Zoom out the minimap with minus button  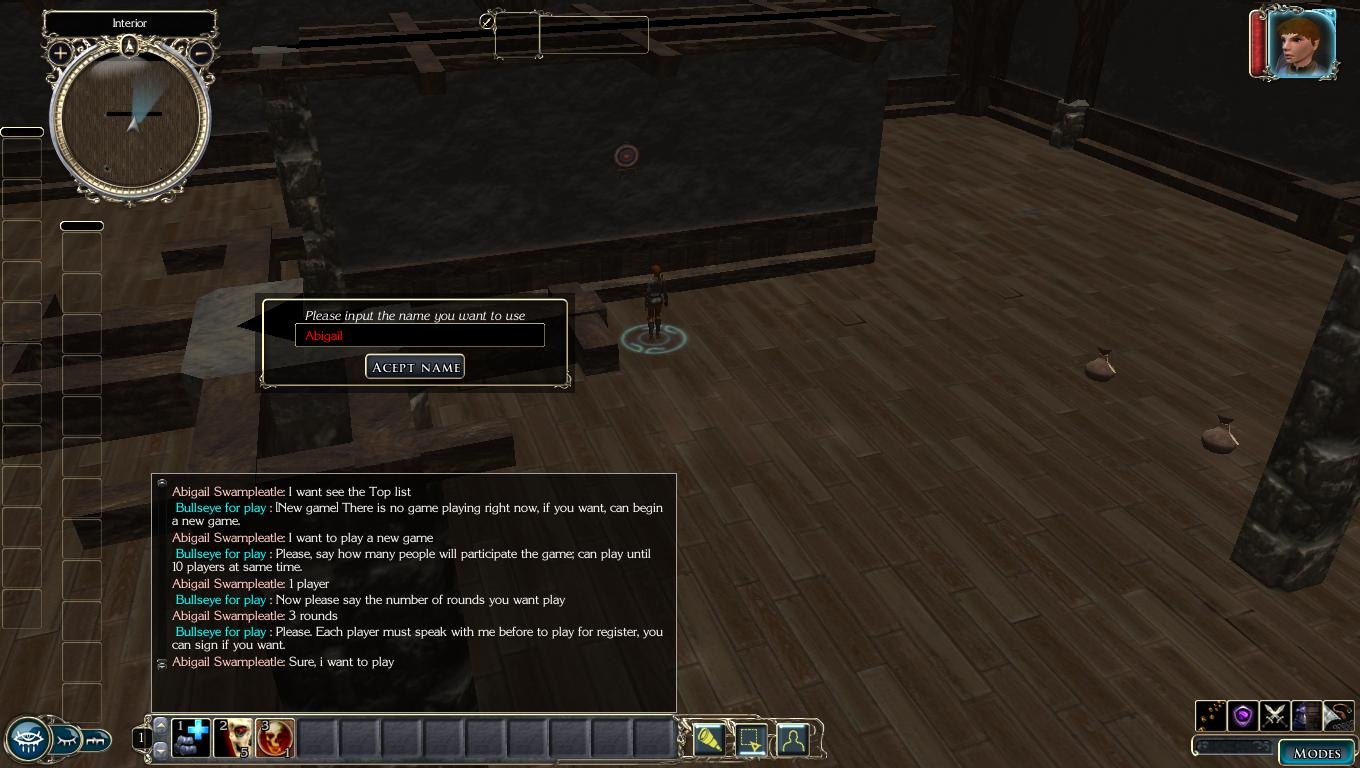200,52
